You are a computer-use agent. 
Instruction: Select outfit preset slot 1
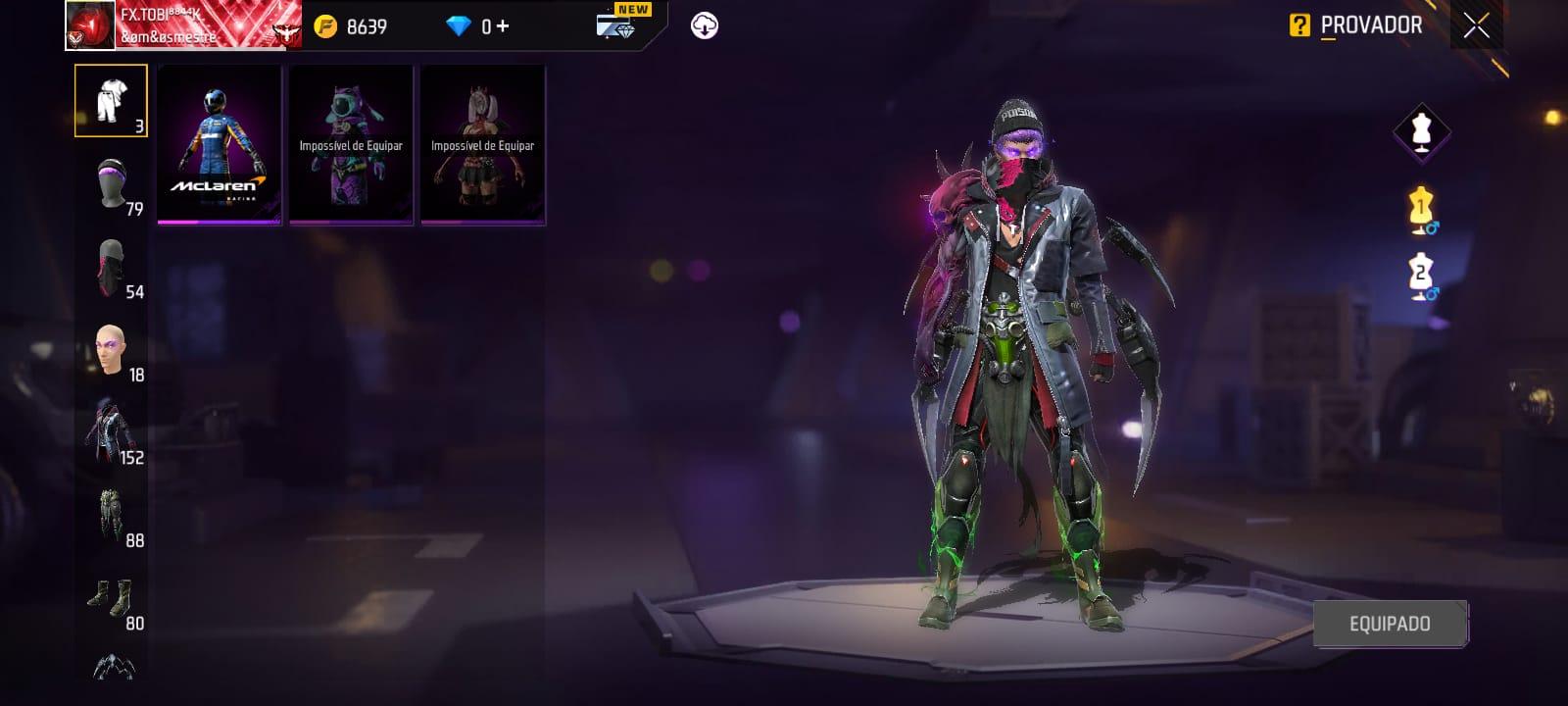pyautogui.click(x=1421, y=210)
